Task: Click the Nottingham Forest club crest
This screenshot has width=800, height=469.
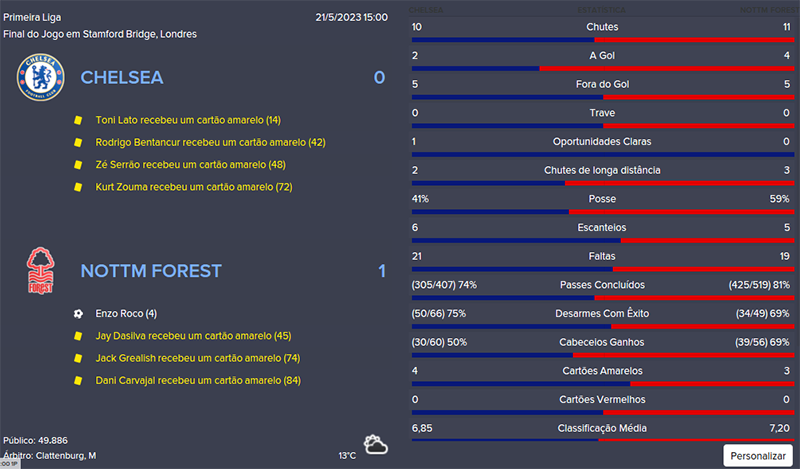Action: point(40,271)
